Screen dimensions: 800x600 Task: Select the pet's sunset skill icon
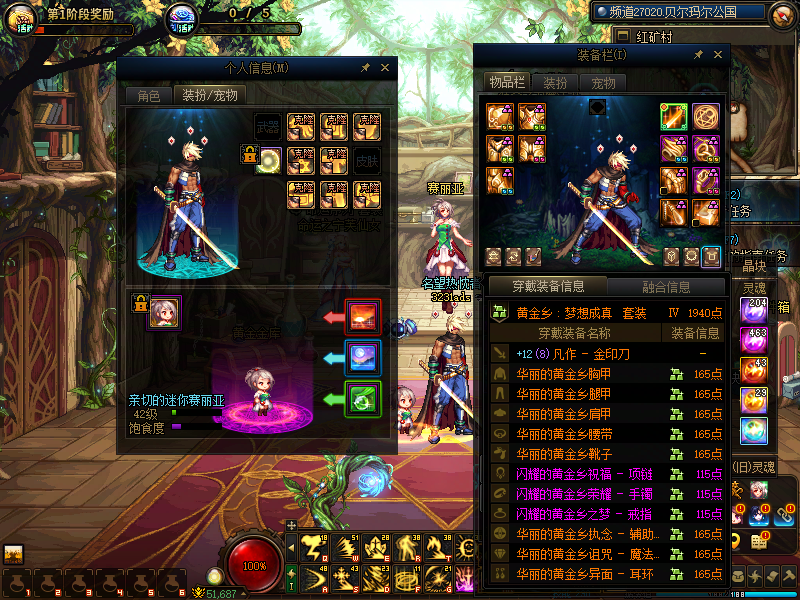tap(362, 317)
